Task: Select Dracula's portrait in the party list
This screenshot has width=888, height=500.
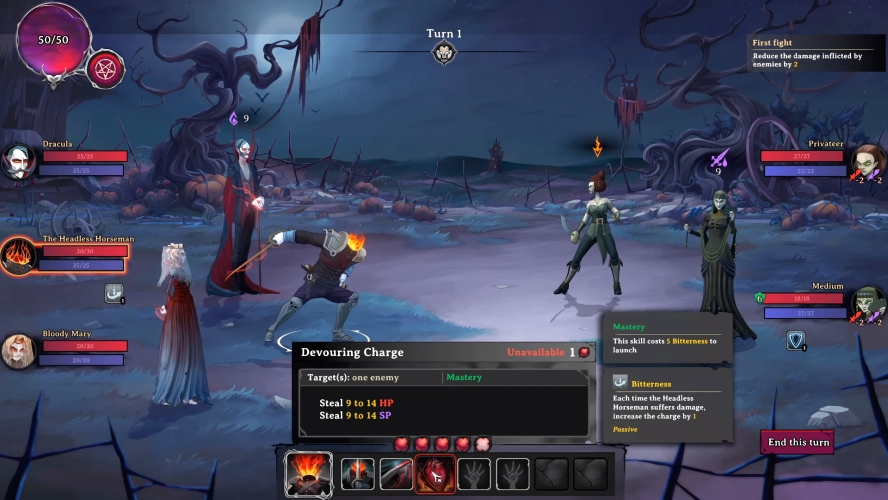Action: pyautogui.click(x=19, y=161)
